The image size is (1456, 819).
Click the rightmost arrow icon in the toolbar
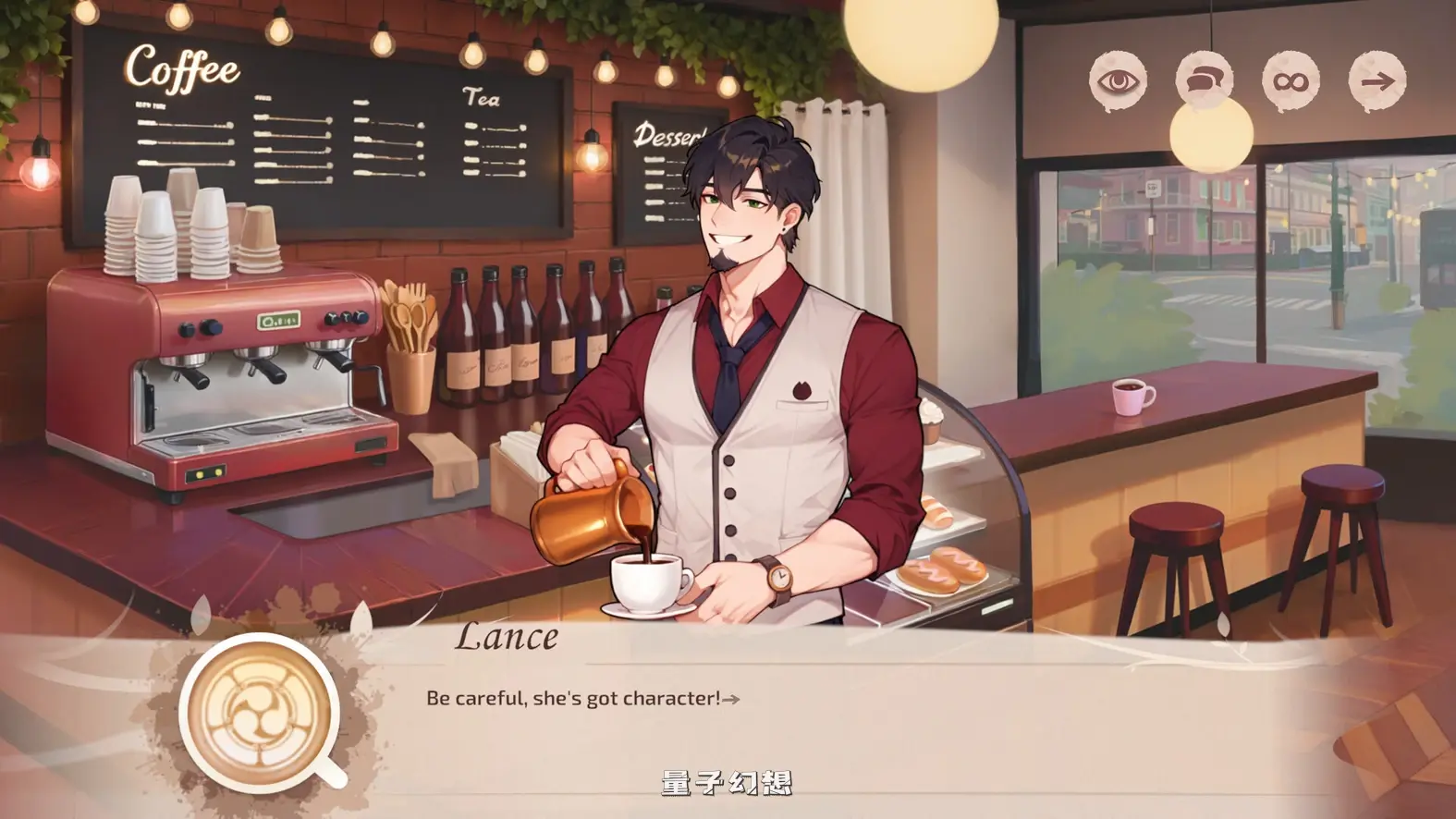[1379, 82]
